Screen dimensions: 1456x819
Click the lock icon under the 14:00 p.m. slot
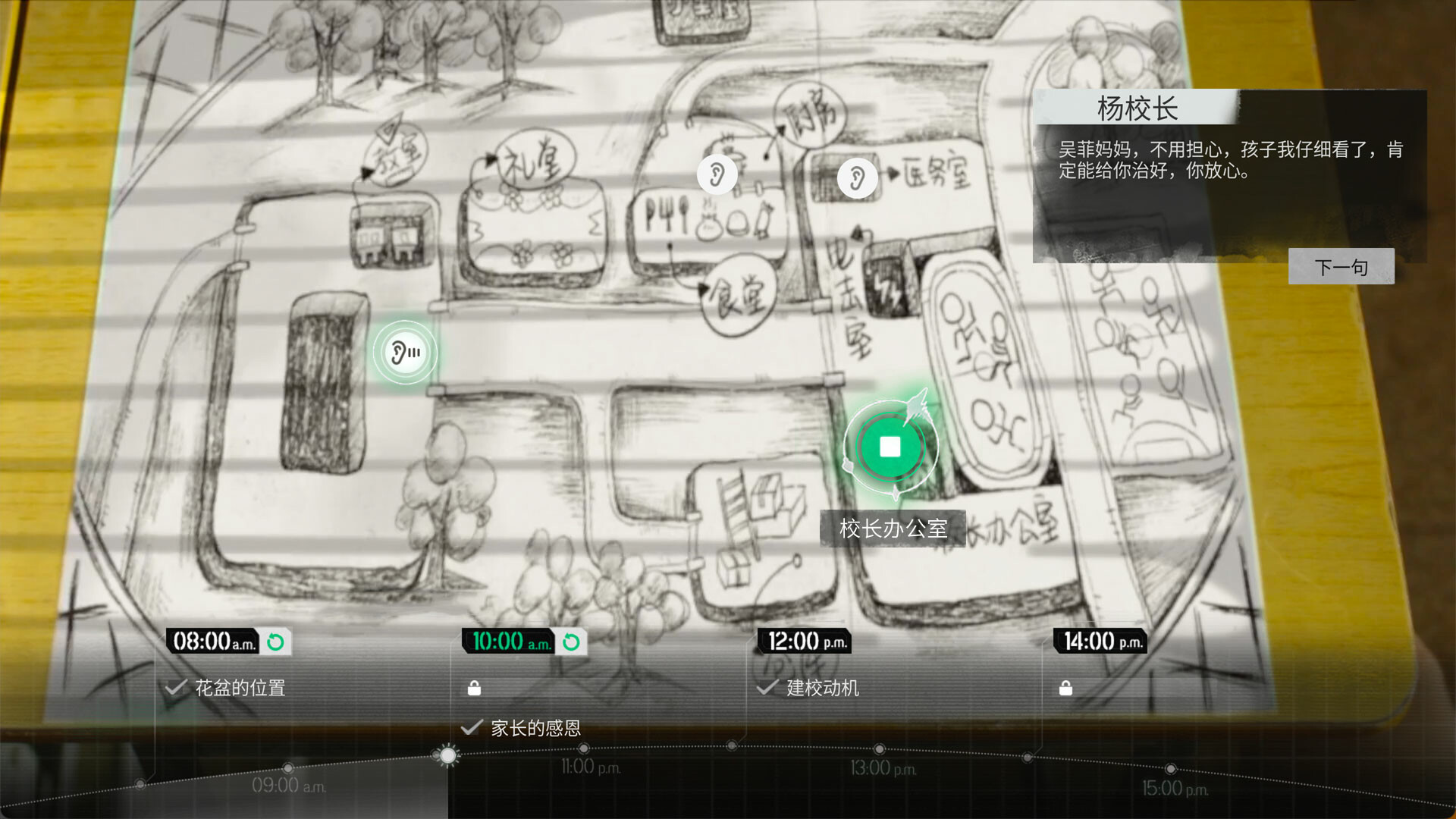click(x=1067, y=688)
